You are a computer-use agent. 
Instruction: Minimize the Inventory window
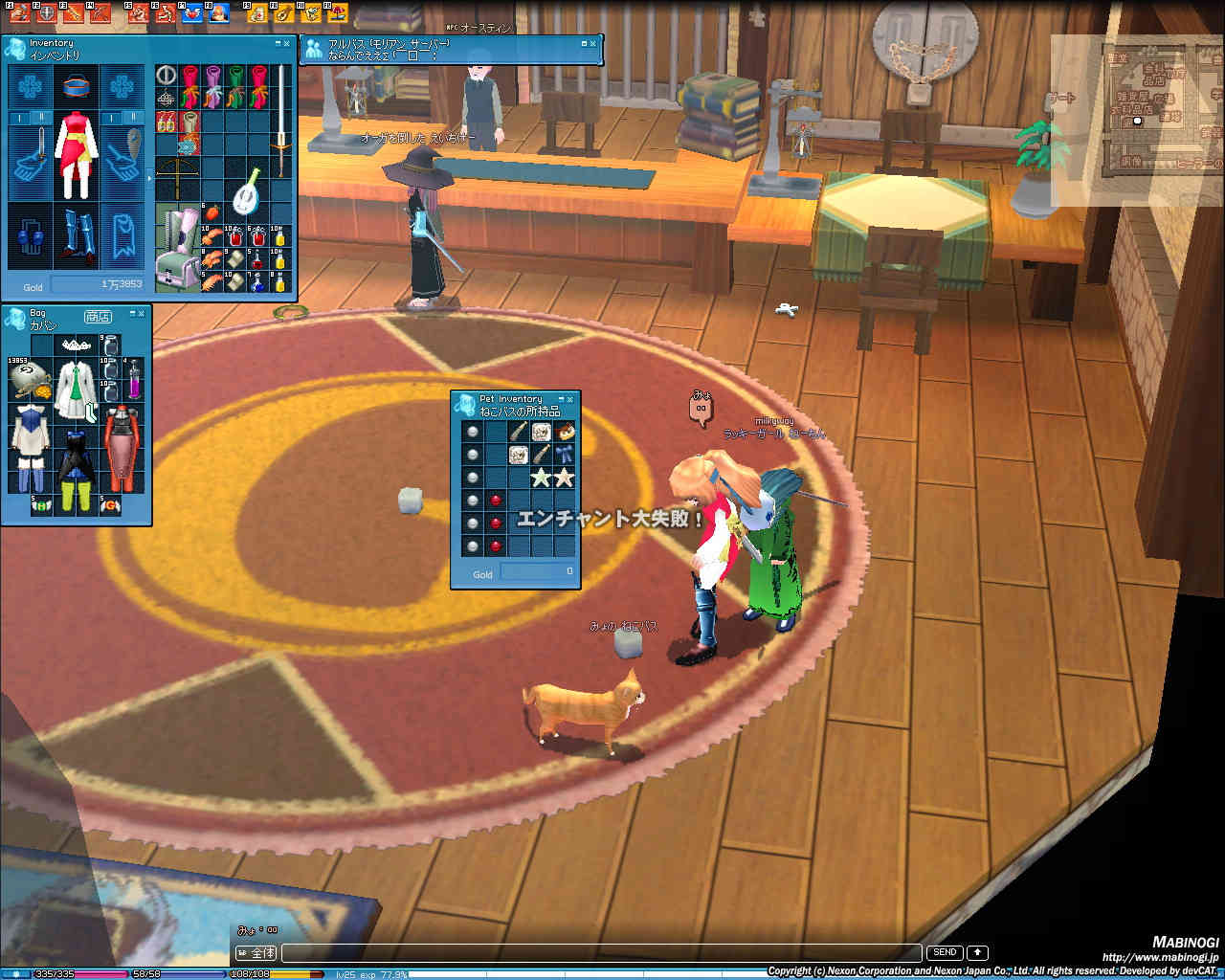(x=278, y=43)
